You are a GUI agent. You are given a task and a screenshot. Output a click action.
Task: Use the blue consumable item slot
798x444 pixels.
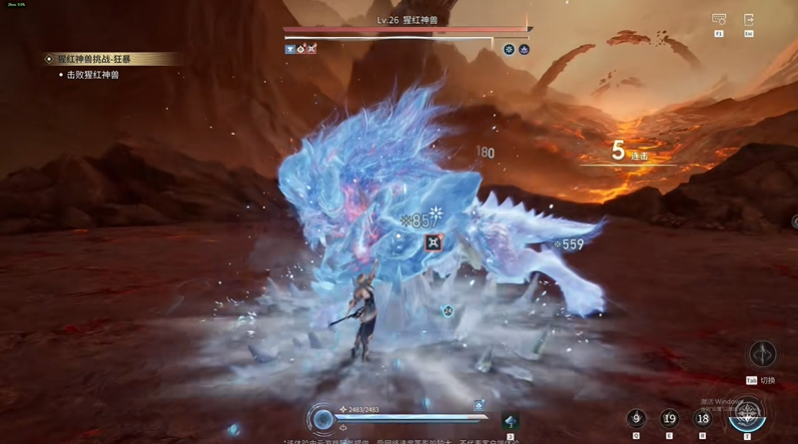tap(510, 422)
